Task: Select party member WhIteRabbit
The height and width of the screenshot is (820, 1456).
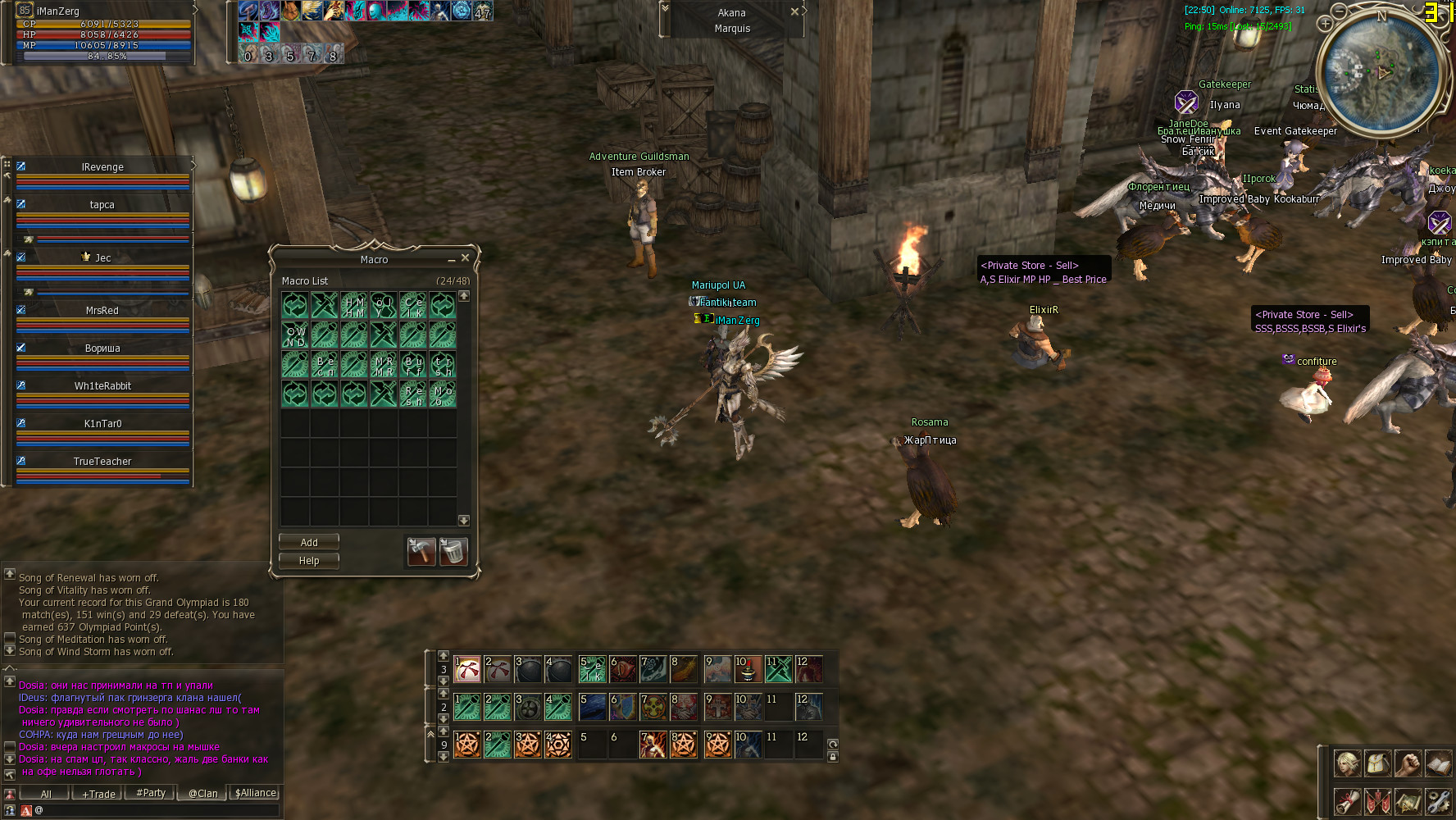Action: (102, 386)
